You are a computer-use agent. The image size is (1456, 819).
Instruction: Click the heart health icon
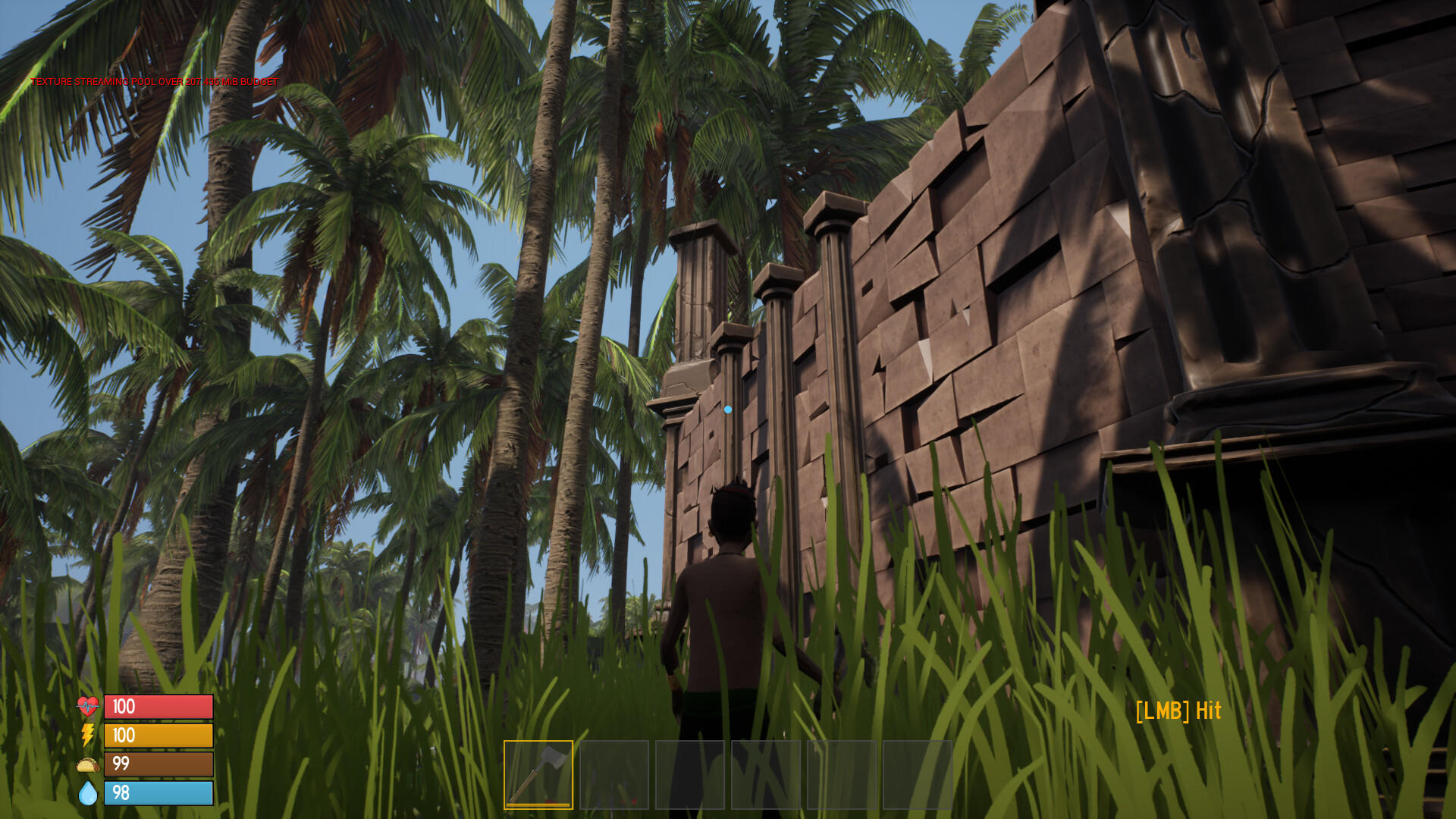tap(87, 706)
